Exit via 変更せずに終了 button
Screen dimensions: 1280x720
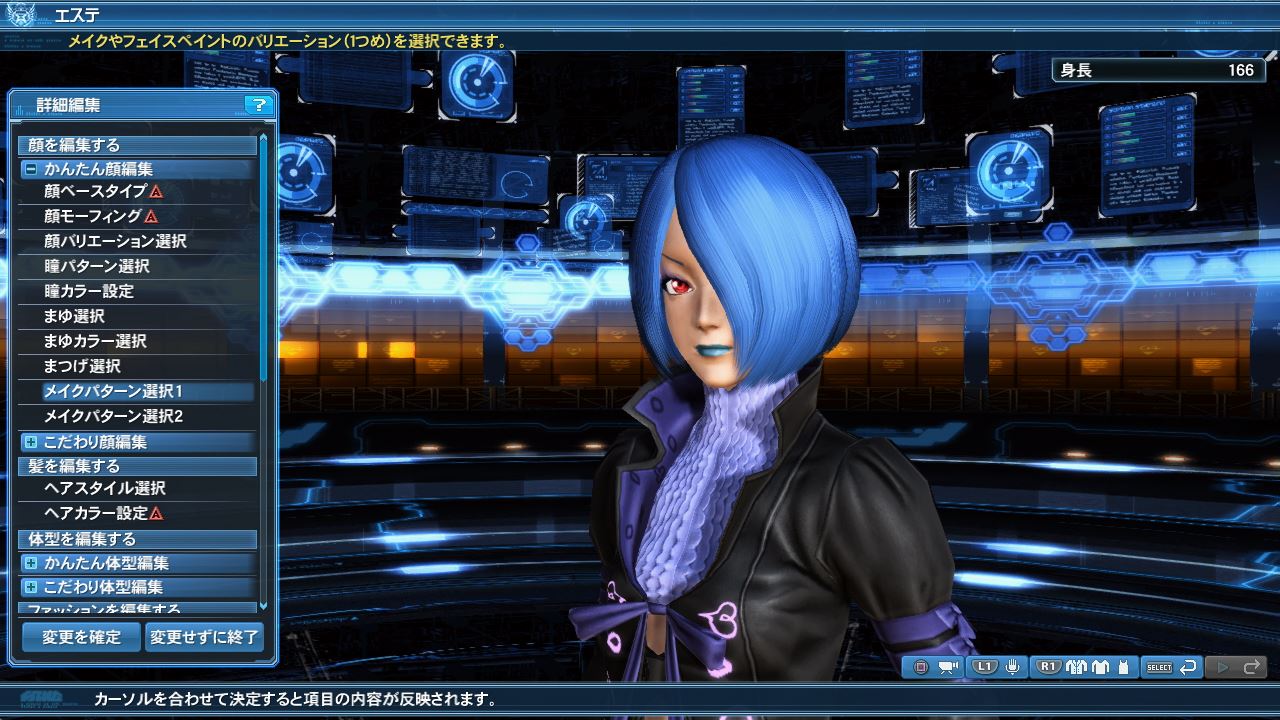coord(204,636)
